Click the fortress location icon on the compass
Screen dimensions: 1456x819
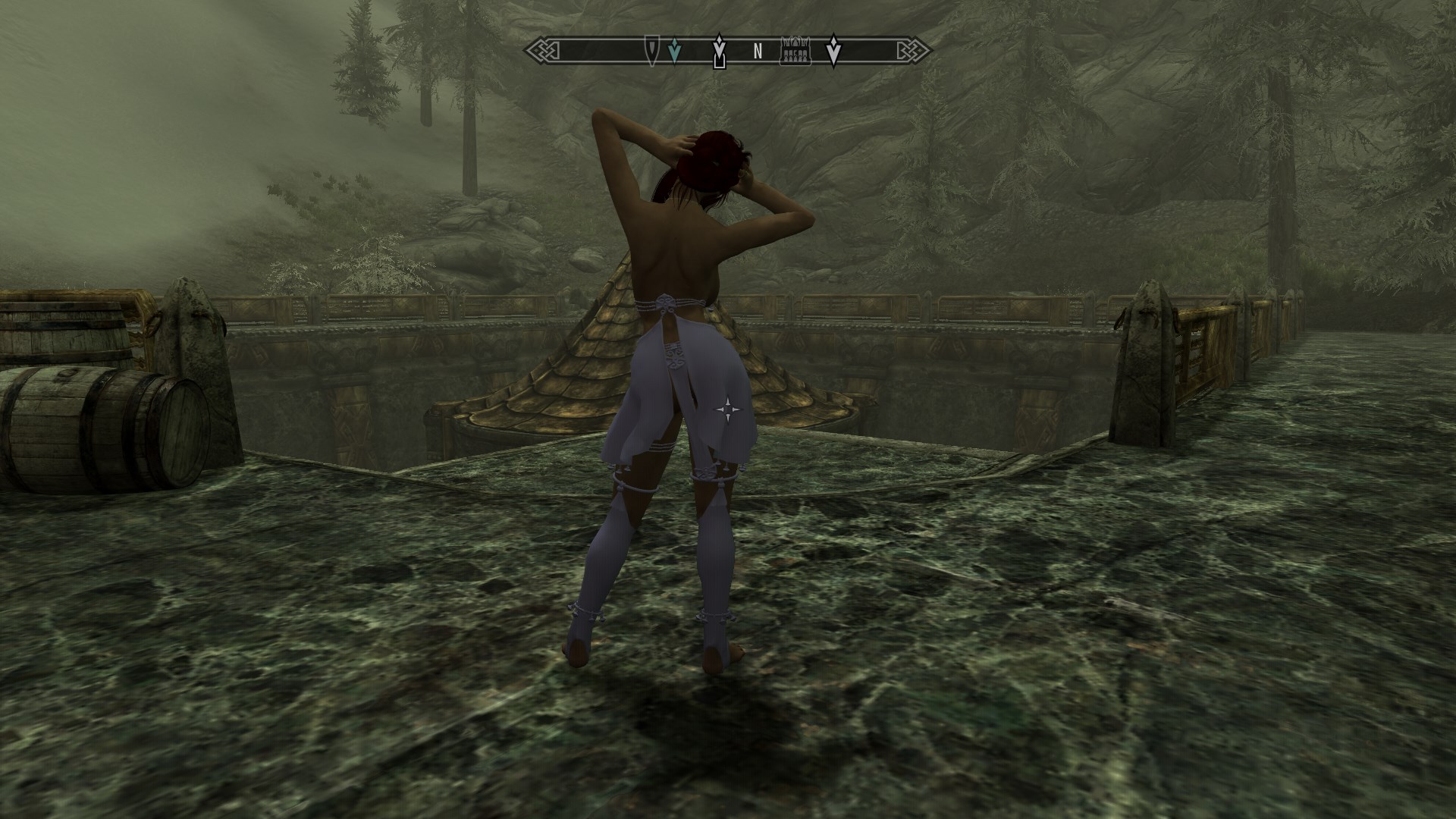[x=796, y=51]
